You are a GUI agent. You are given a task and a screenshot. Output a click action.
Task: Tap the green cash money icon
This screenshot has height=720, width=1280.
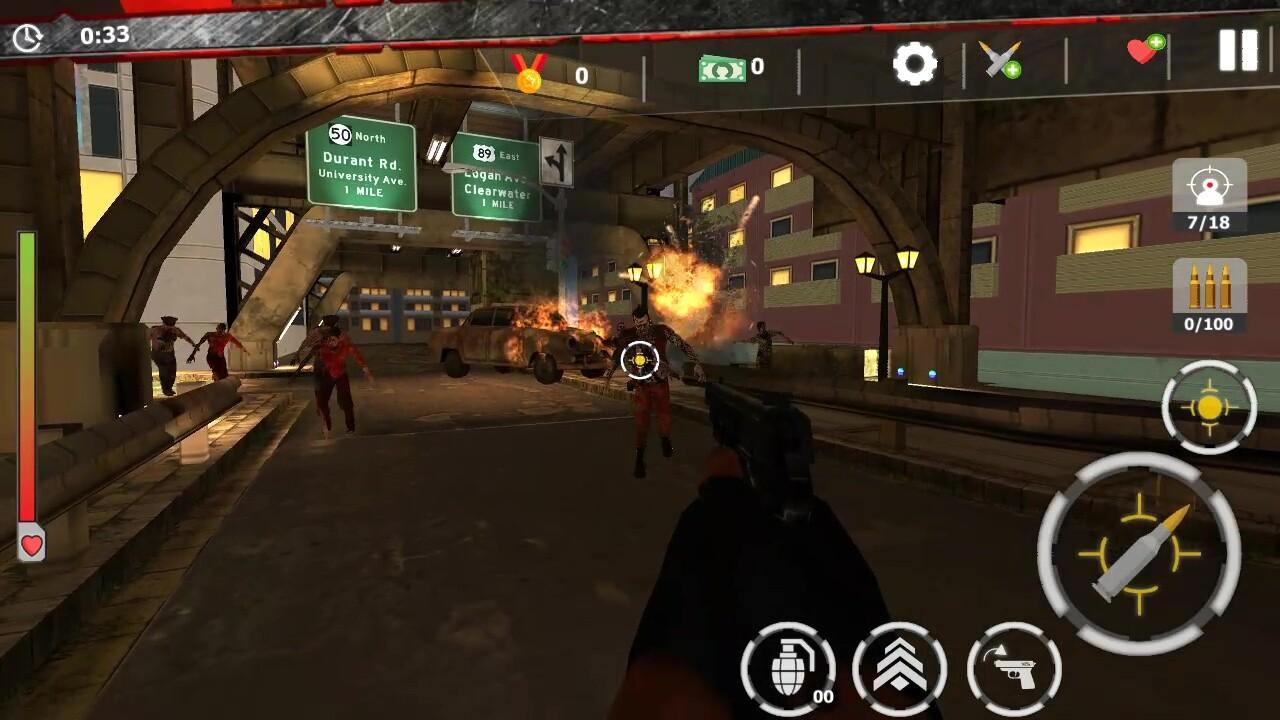pos(723,68)
